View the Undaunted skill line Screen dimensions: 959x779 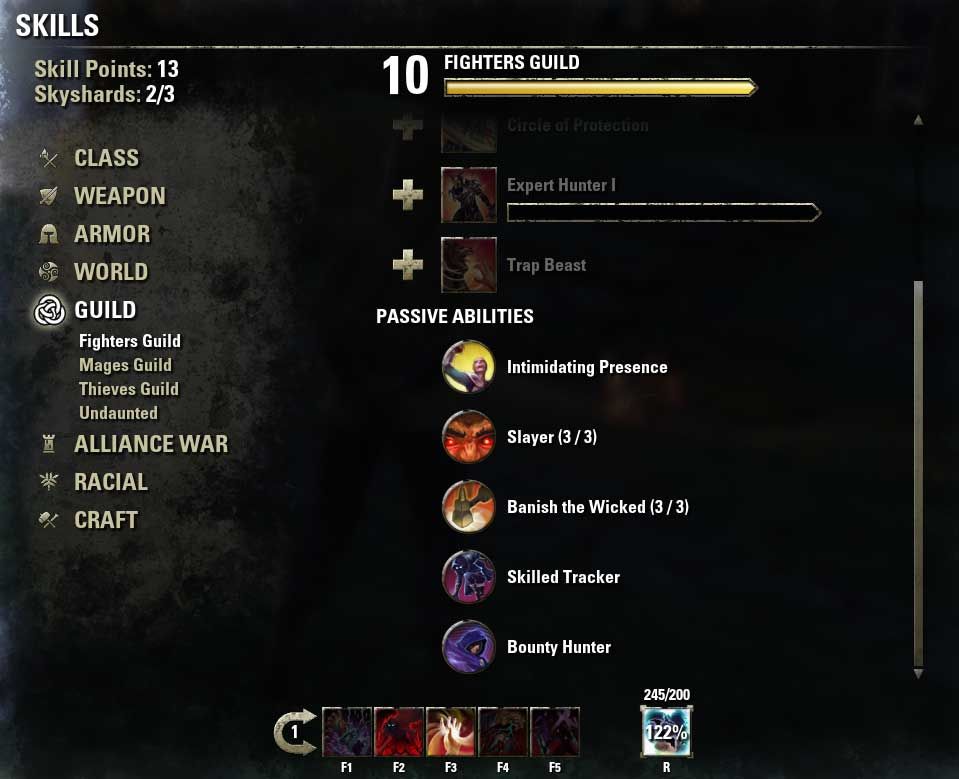118,413
